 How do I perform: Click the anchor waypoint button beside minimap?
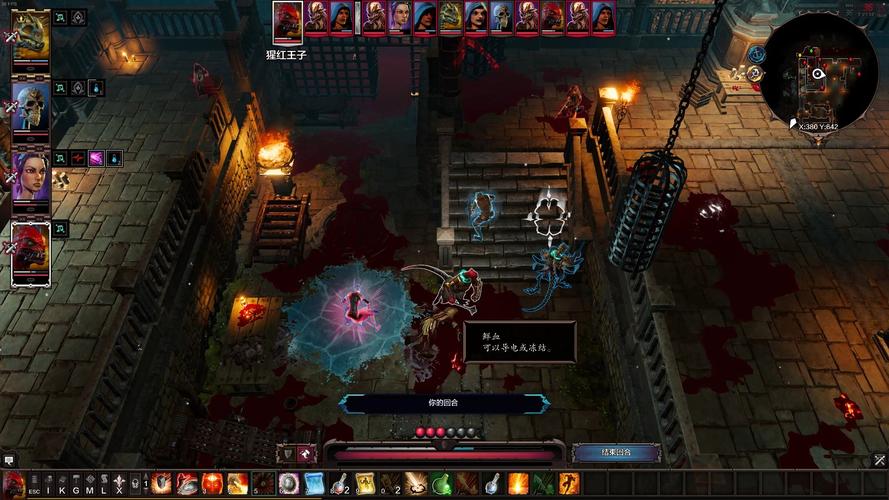pos(756,54)
